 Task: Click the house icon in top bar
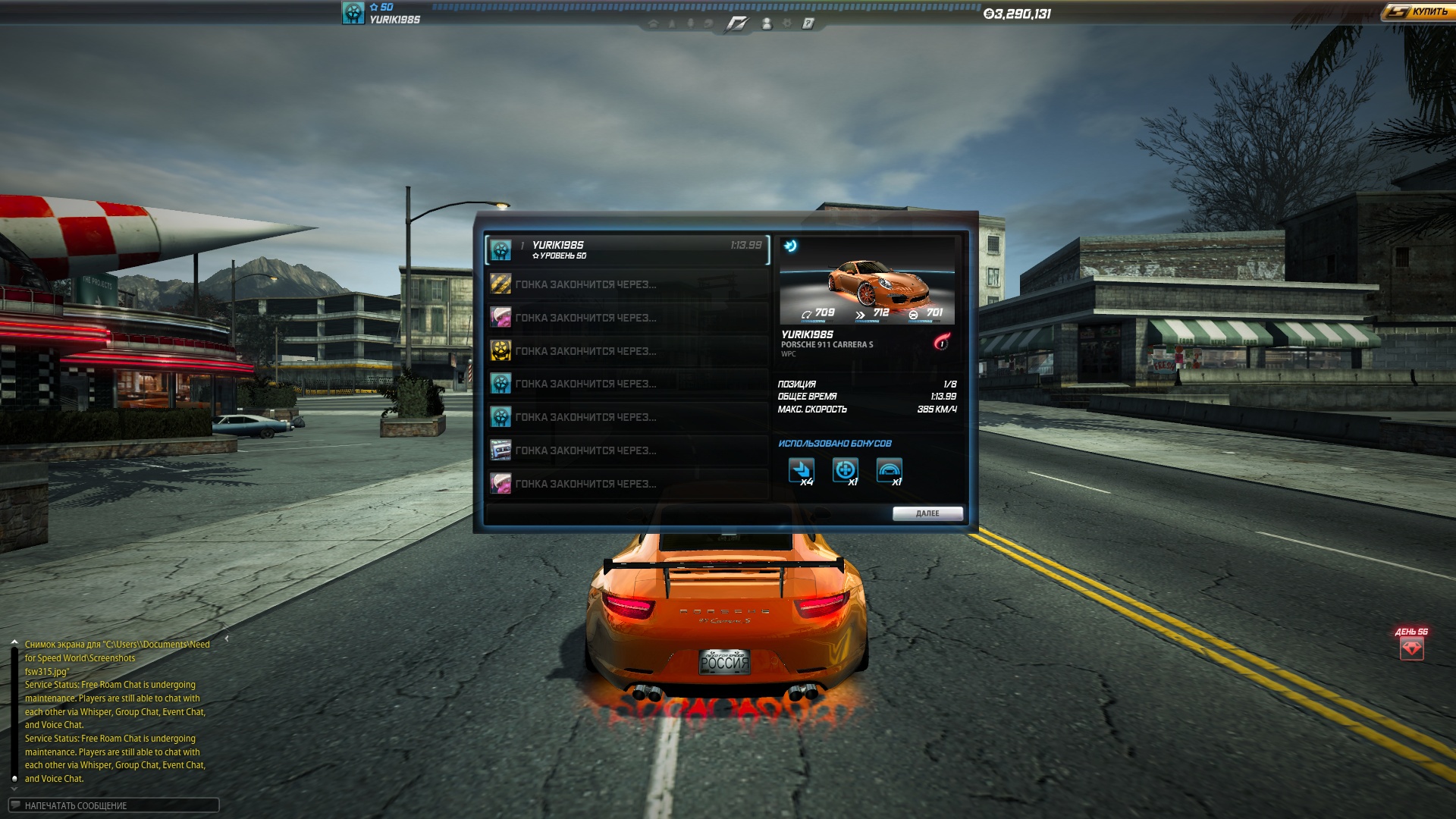coord(653,24)
